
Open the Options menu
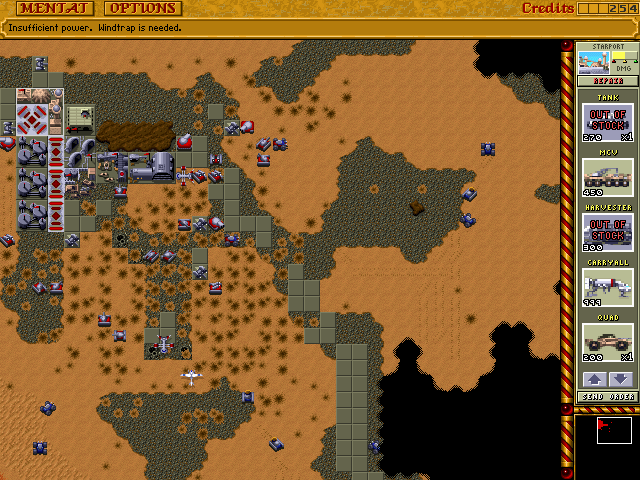point(143,8)
